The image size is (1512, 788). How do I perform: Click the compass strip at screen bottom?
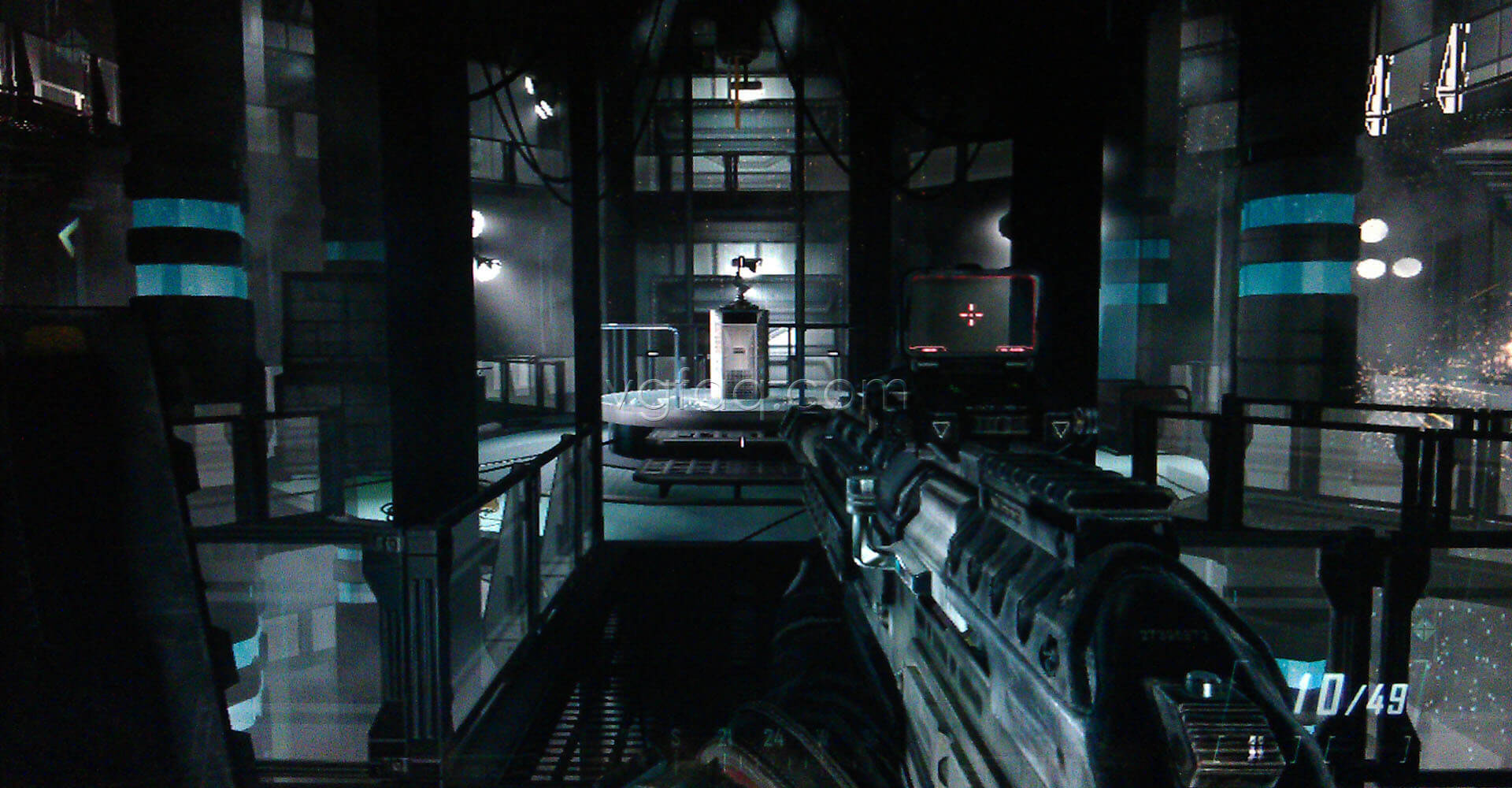pos(748,737)
